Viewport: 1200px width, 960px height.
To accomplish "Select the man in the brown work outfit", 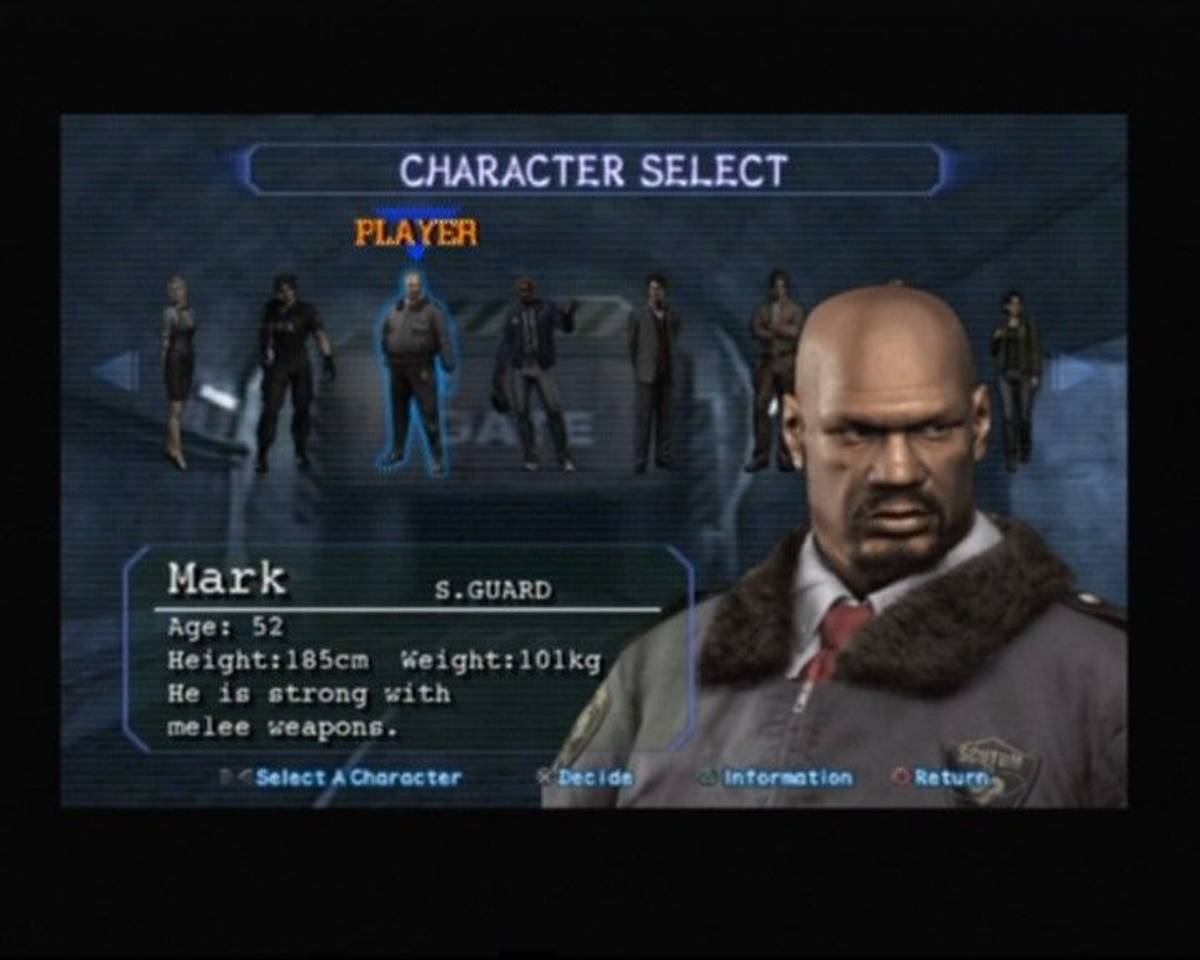I will pos(776,370).
